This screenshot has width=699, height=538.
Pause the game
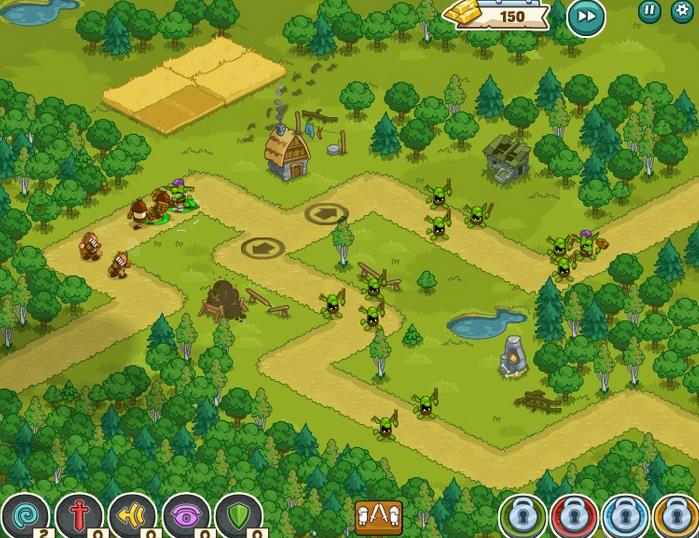[x=650, y=11]
